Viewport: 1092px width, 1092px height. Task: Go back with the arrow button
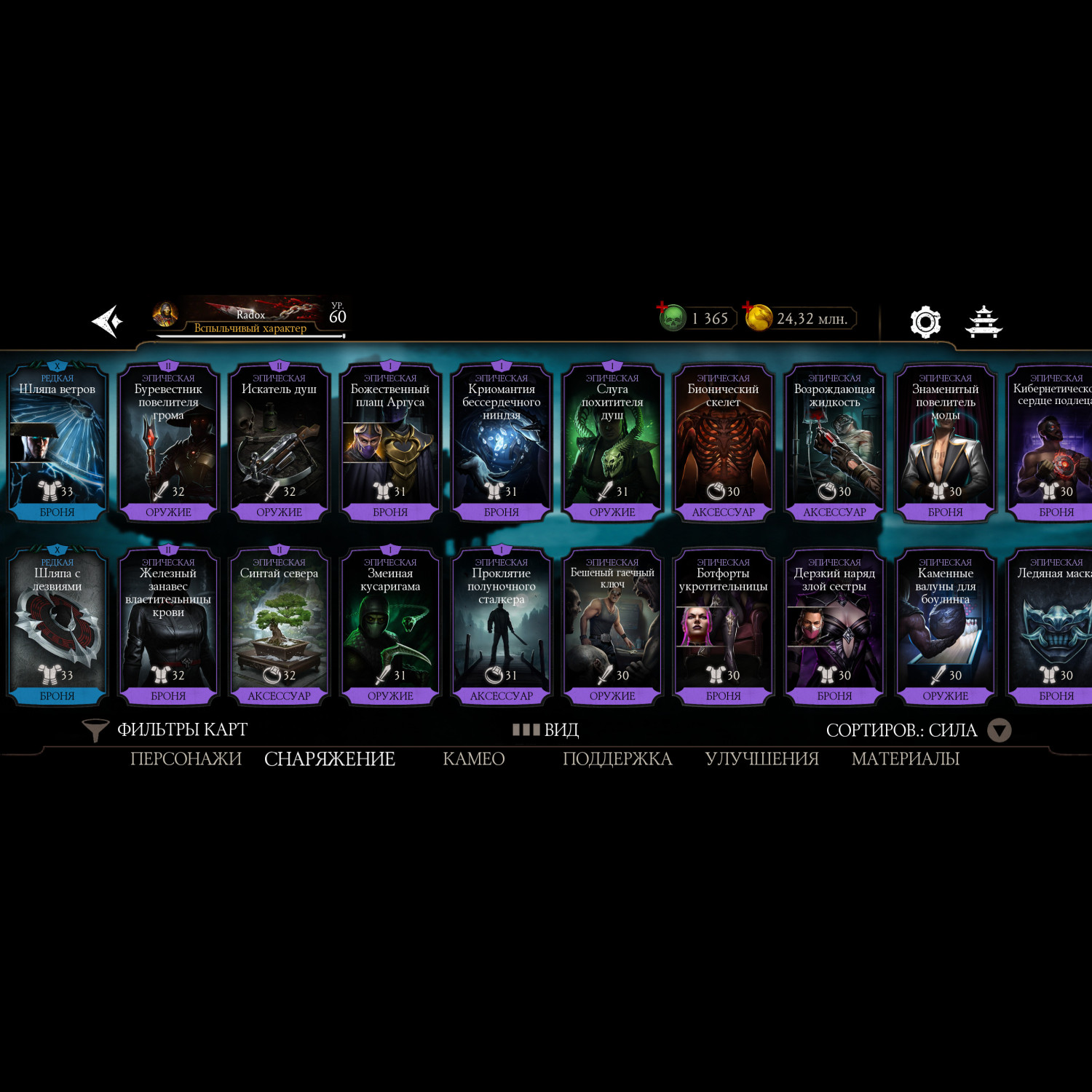[107, 321]
